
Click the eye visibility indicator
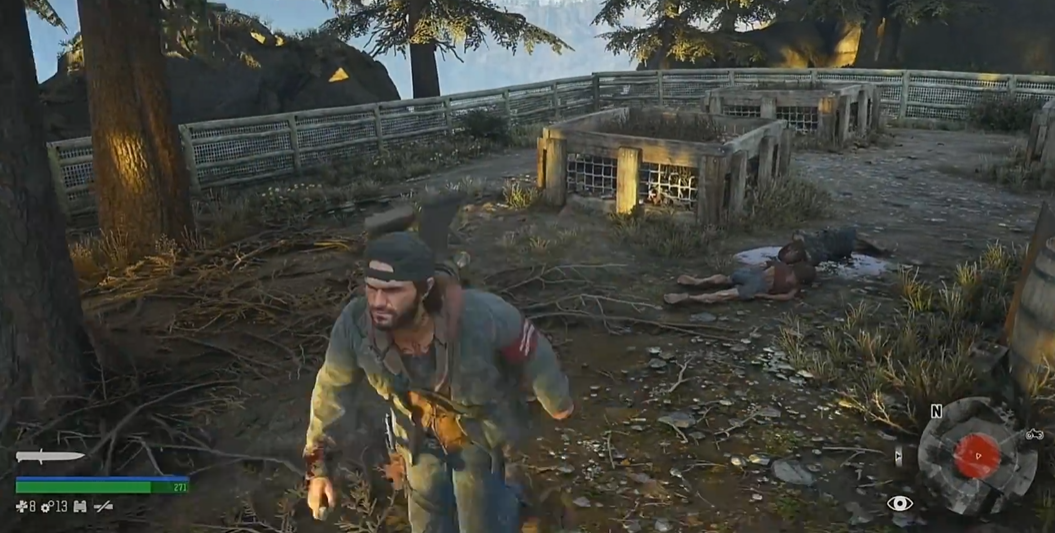[x=899, y=504]
